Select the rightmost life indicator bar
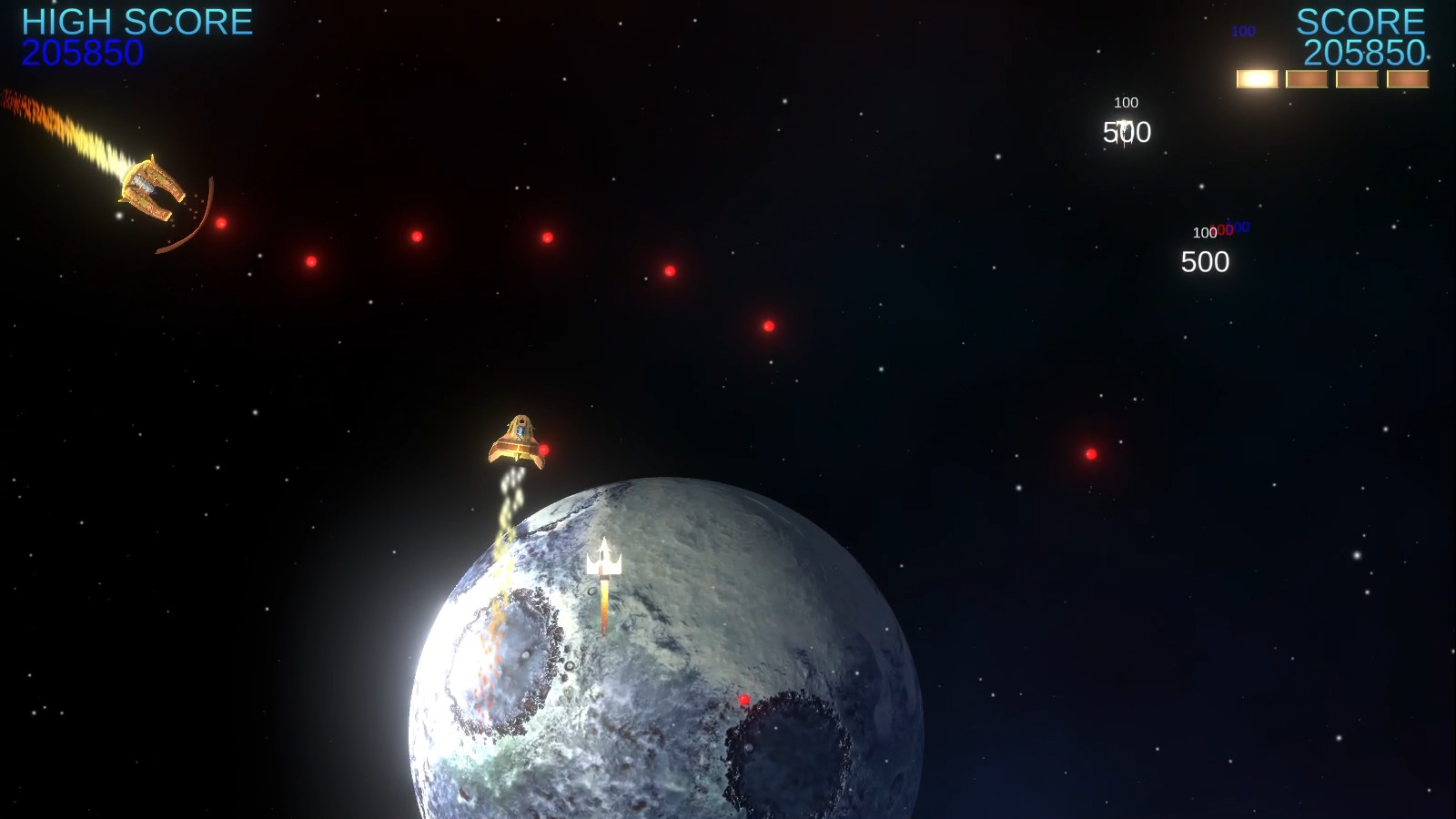Viewport: 1456px width, 819px height. pos(1407,78)
